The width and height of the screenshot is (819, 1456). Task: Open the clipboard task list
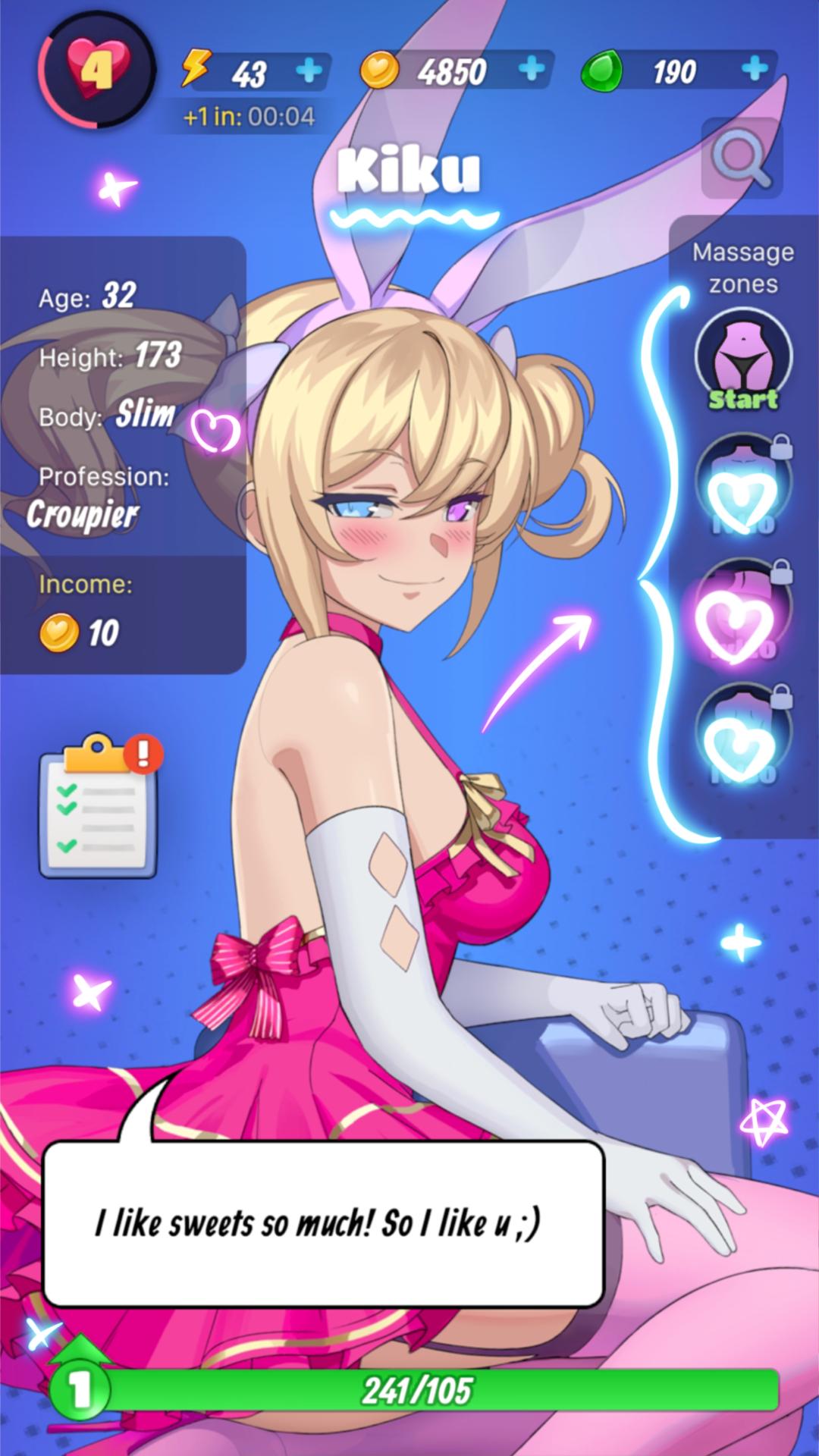99,808
